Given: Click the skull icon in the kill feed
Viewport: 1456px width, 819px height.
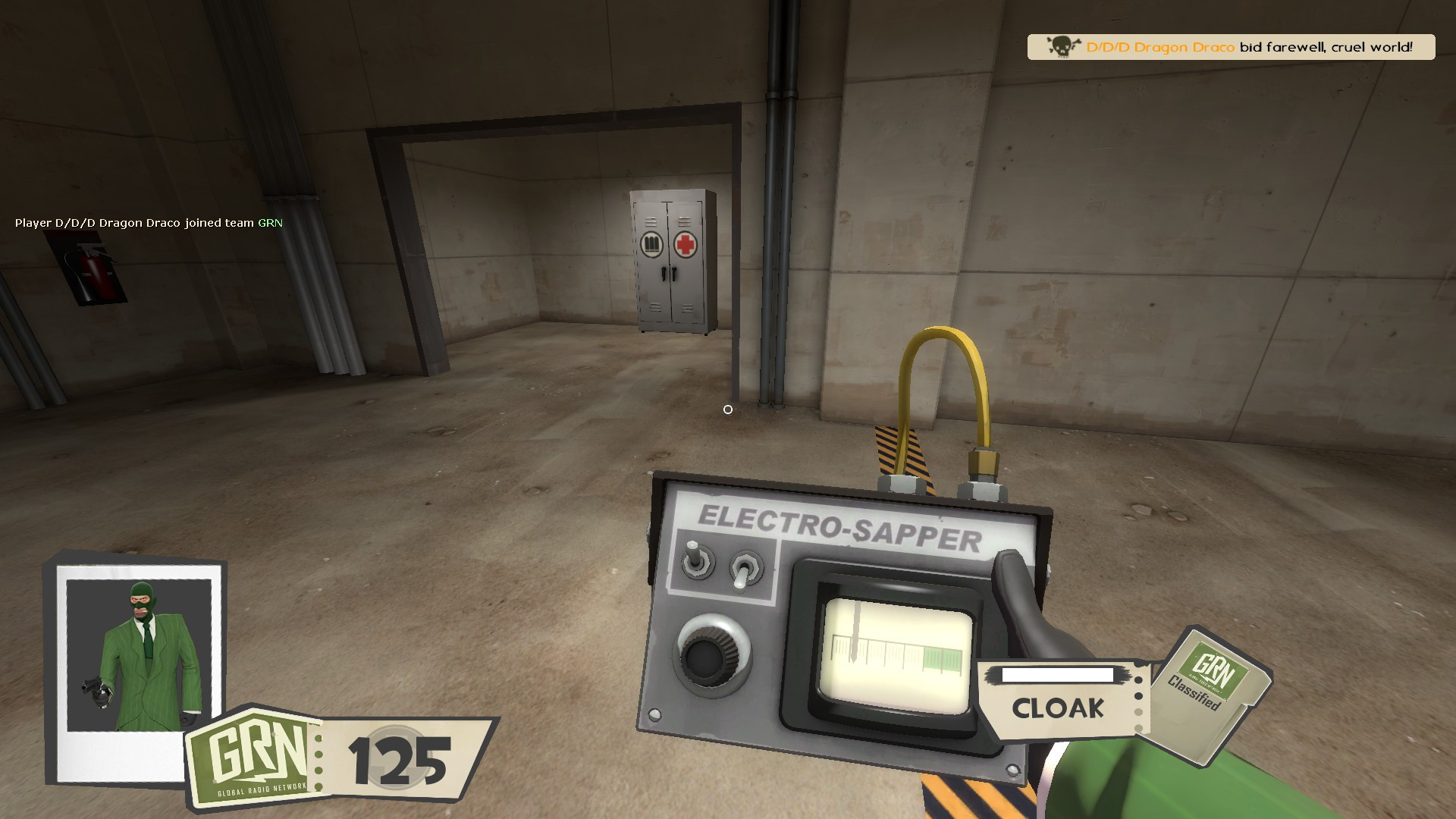Looking at the screenshot, I should tap(1060, 46).
